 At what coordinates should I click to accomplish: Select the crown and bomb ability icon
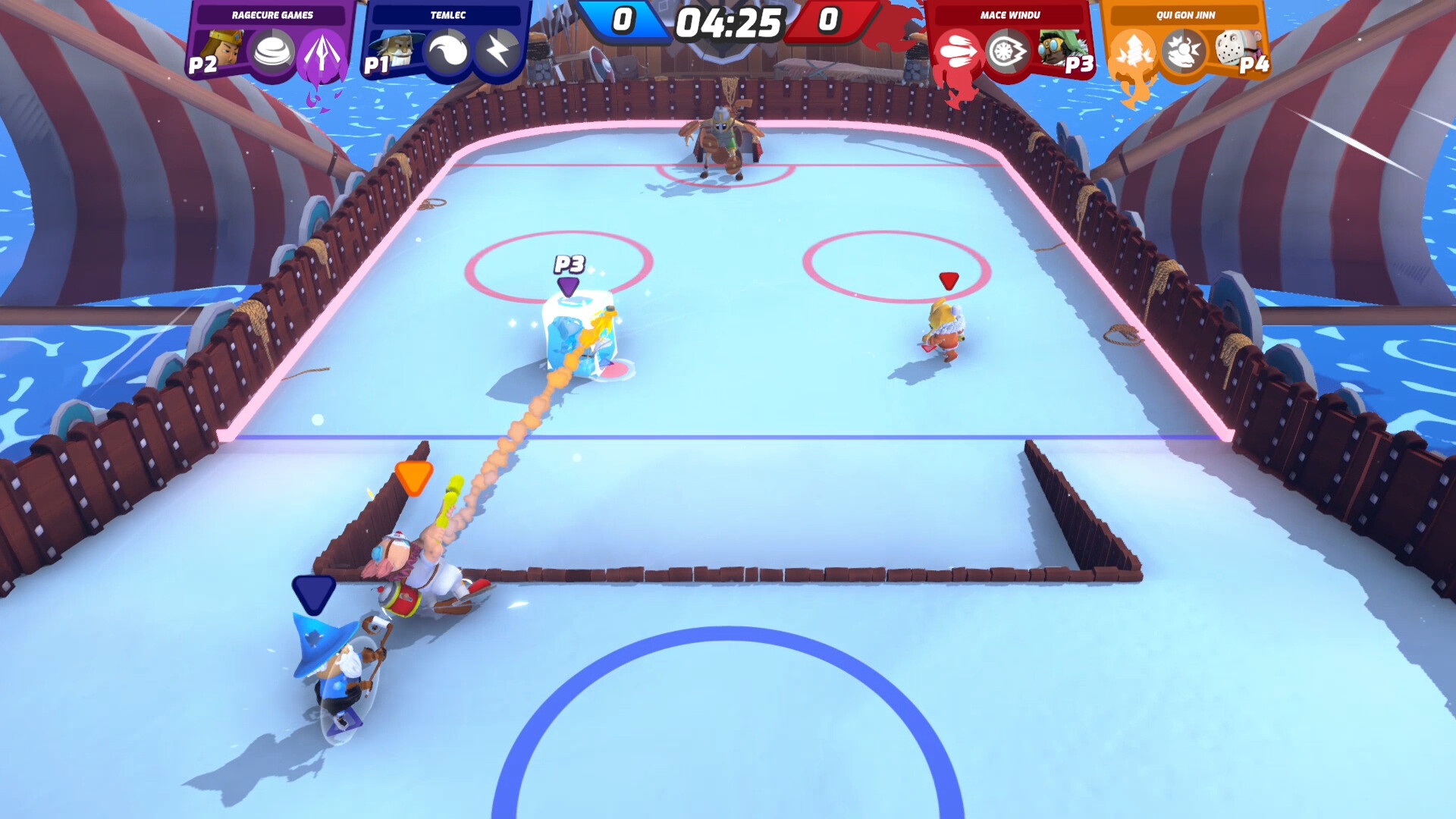point(1183,52)
